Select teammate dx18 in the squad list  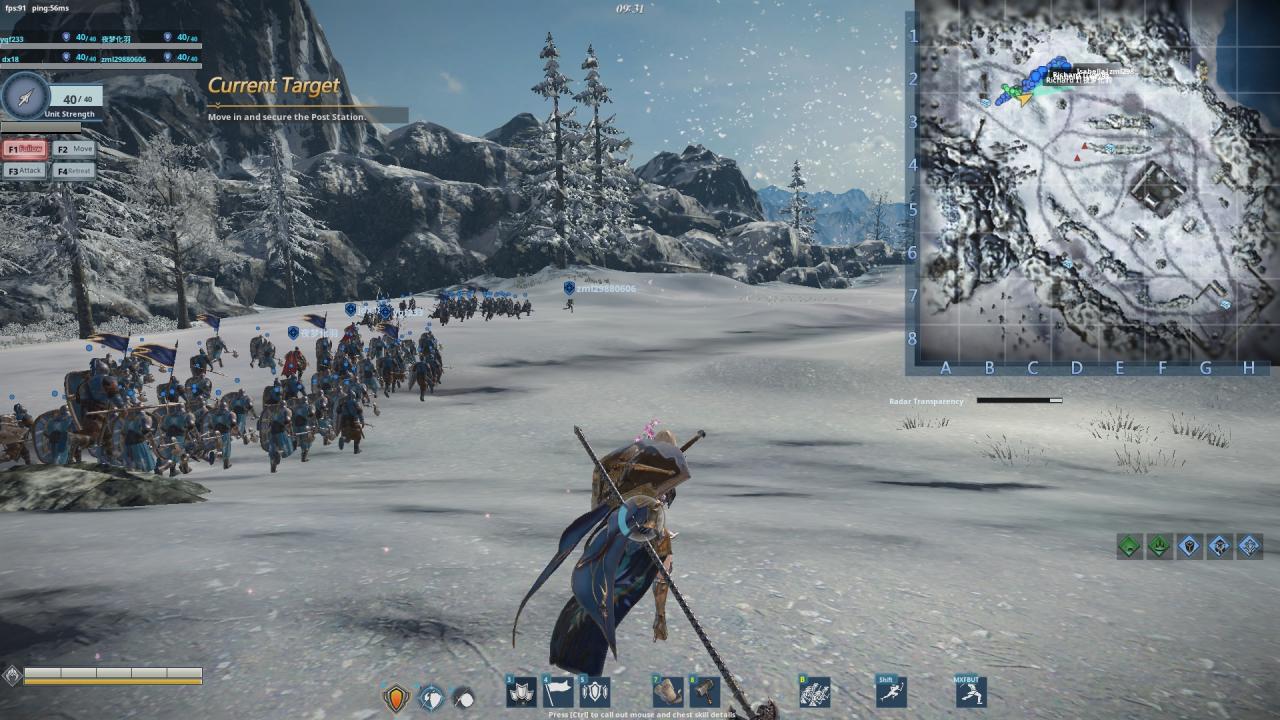coord(12,59)
